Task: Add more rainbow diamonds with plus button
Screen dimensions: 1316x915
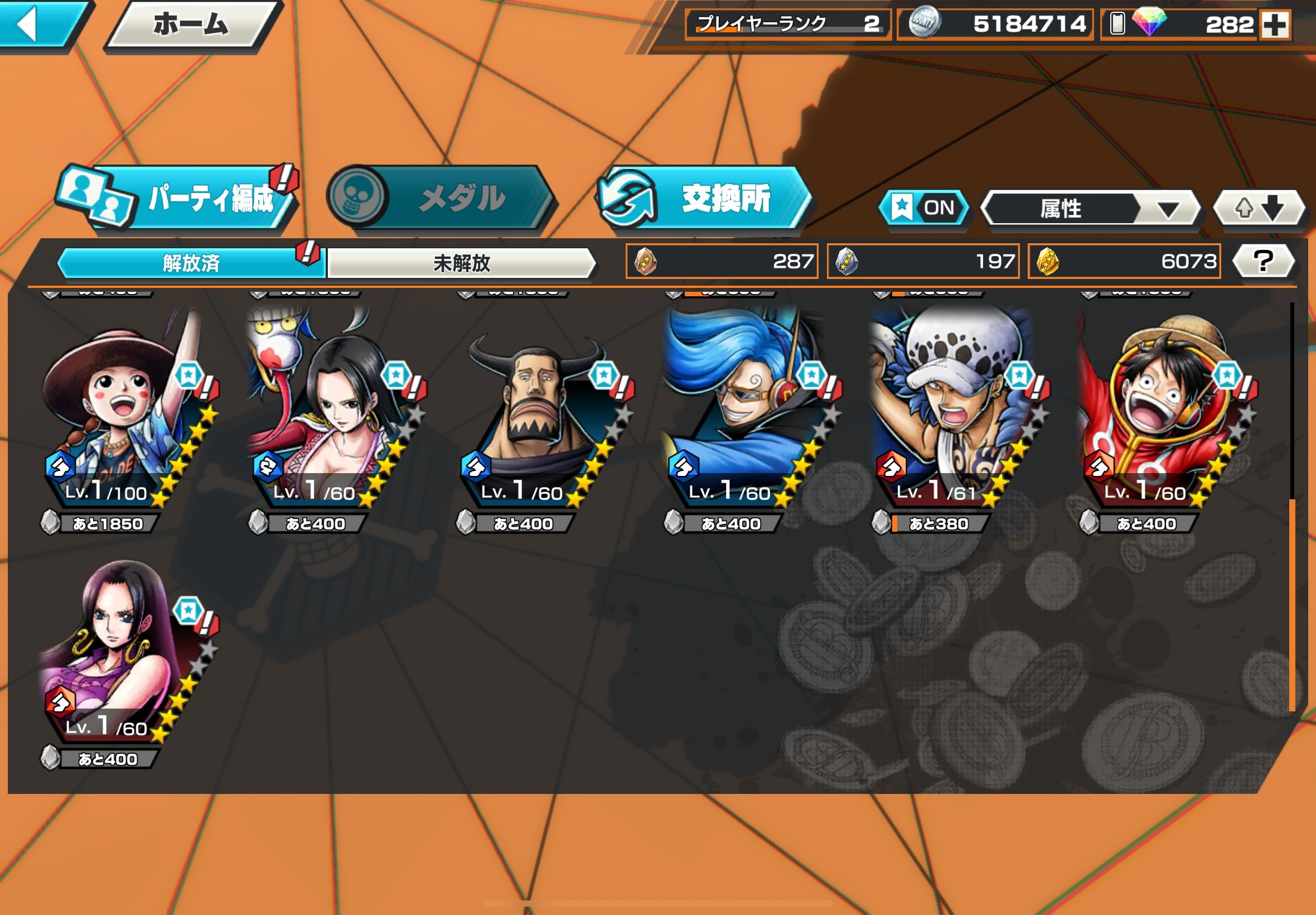Action: point(1274,25)
